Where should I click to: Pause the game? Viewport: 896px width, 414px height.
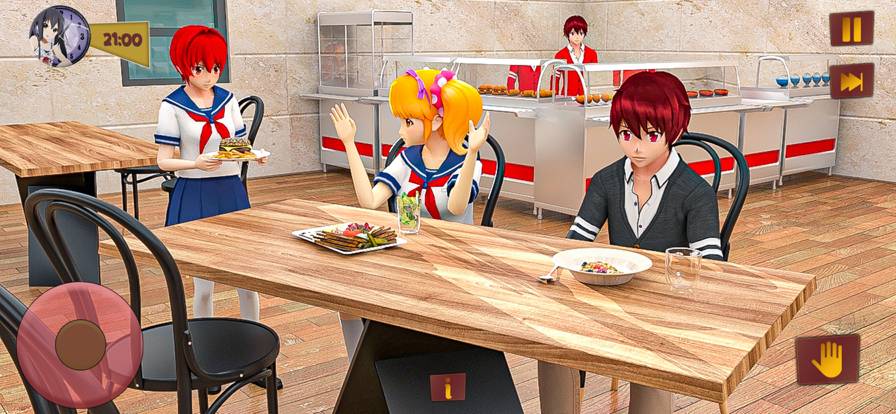click(851, 29)
